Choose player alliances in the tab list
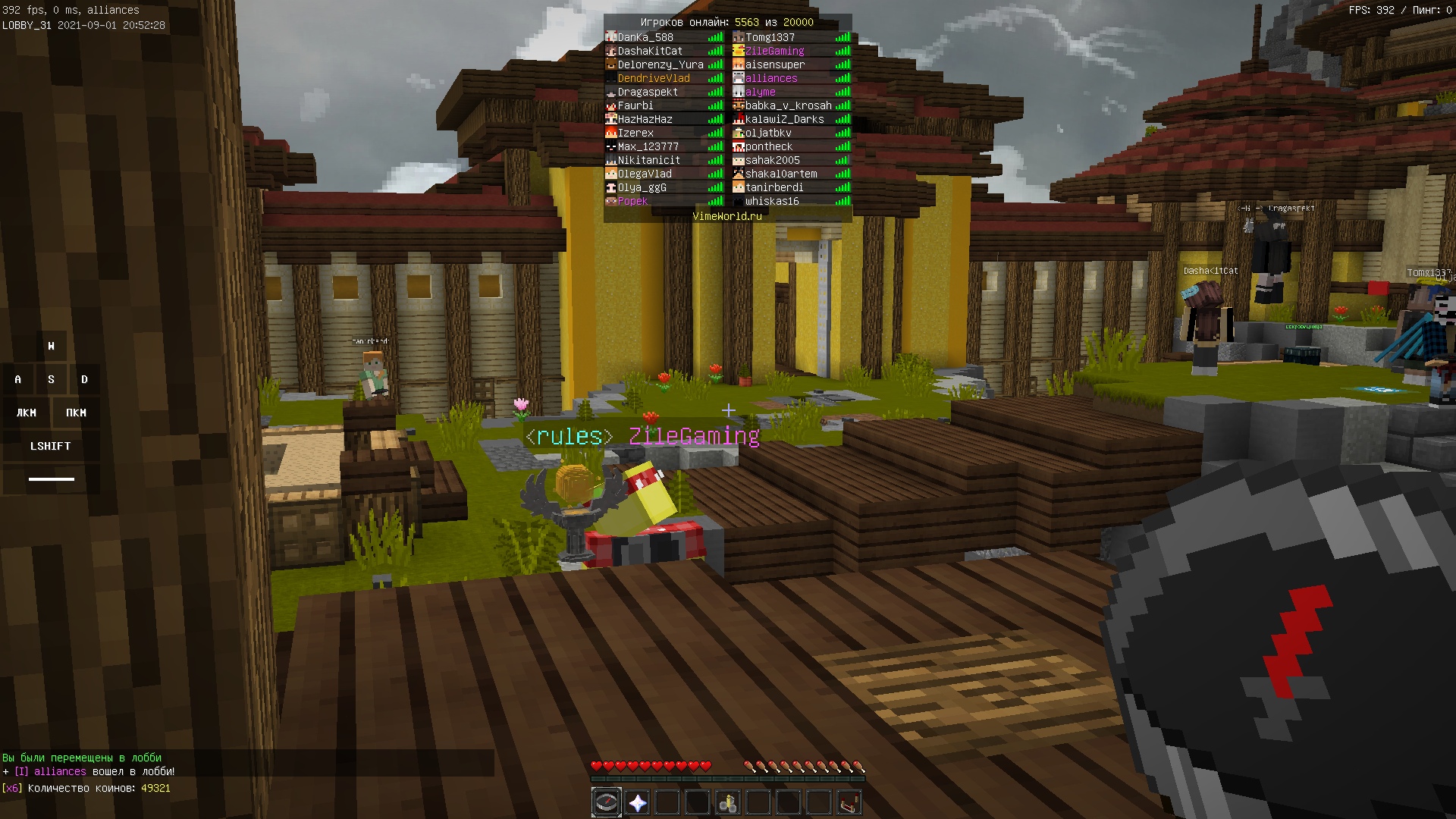1456x819 pixels. point(770,78)
